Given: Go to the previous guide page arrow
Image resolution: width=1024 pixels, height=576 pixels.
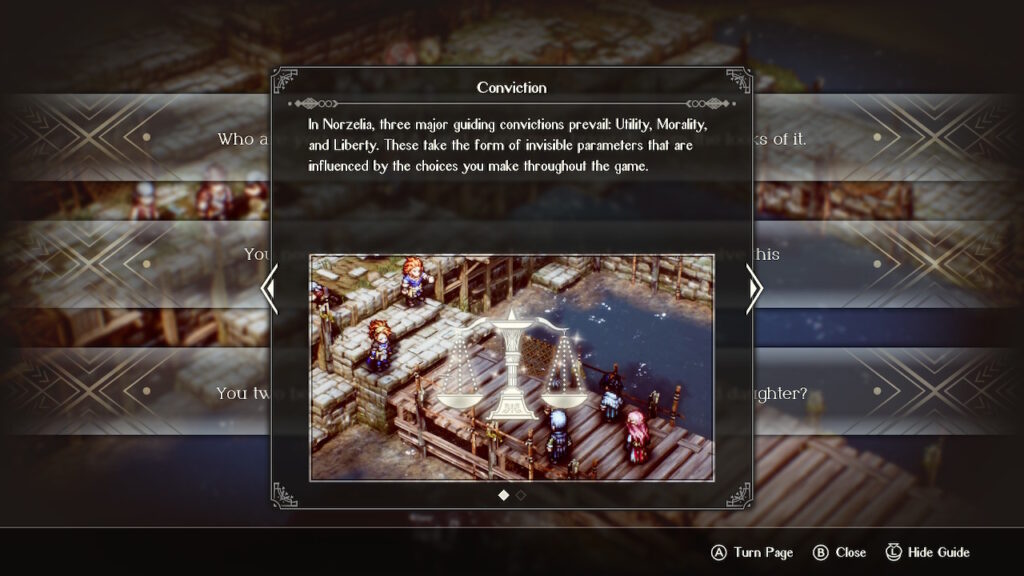Looking at the screenshot, I should pos(268,289).
